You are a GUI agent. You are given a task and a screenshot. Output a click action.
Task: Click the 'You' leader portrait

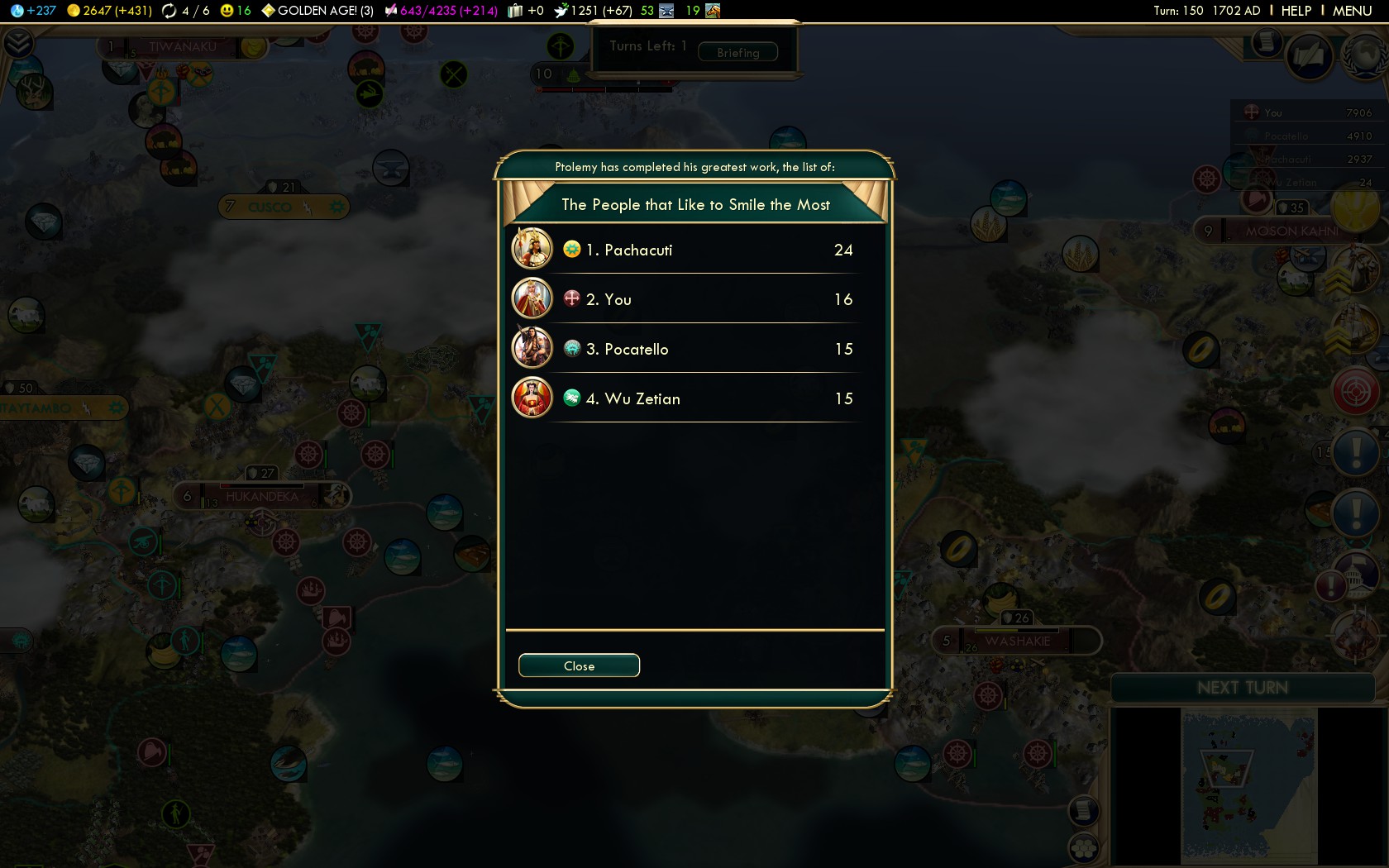[532, 298]
